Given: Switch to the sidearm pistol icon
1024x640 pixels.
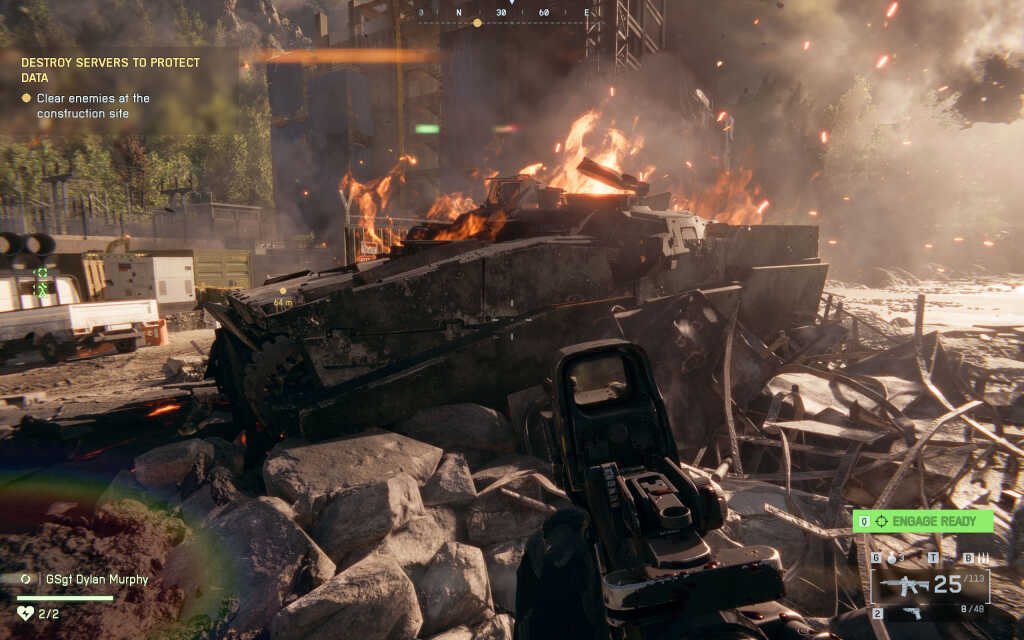Looking at the screenshot, I should (x=912, y=612).
